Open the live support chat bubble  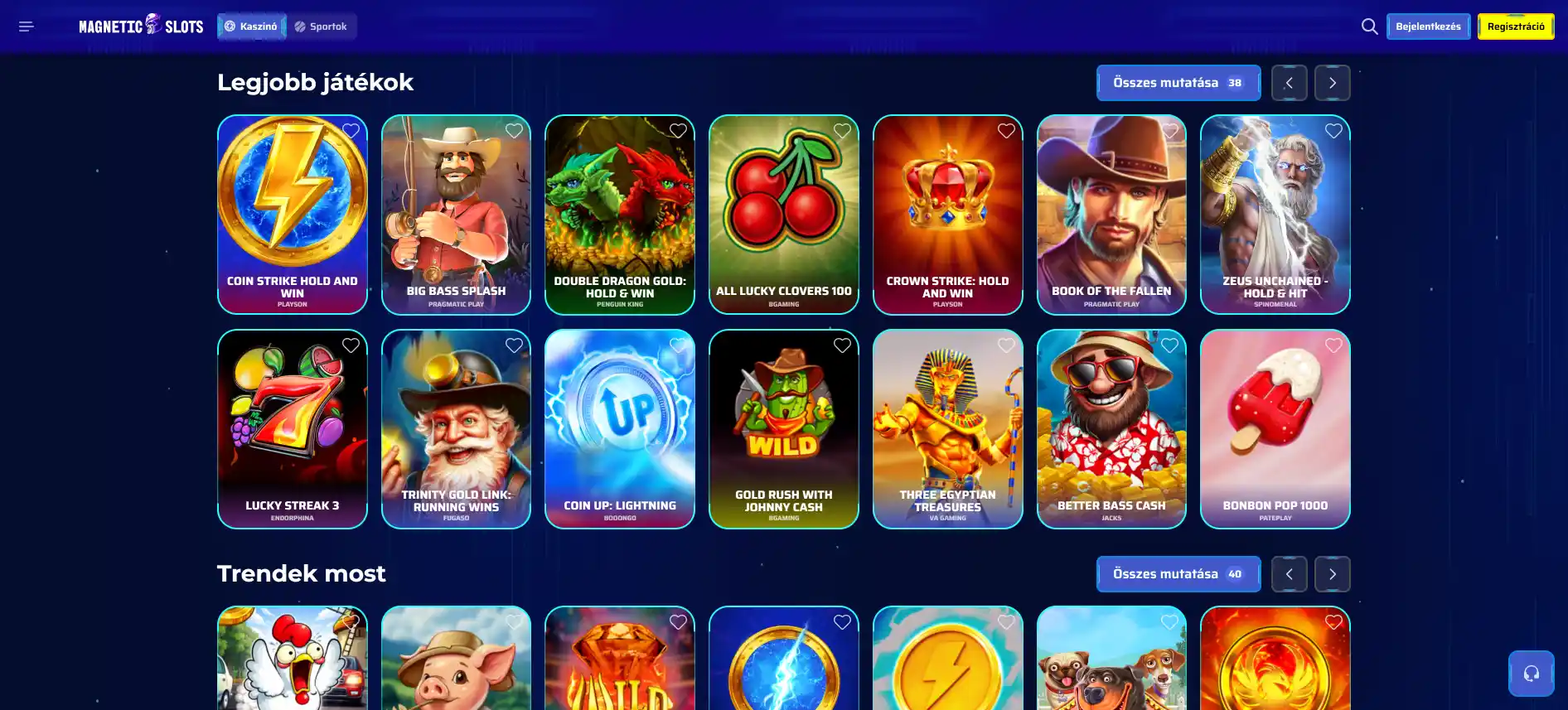[1530, 673]
